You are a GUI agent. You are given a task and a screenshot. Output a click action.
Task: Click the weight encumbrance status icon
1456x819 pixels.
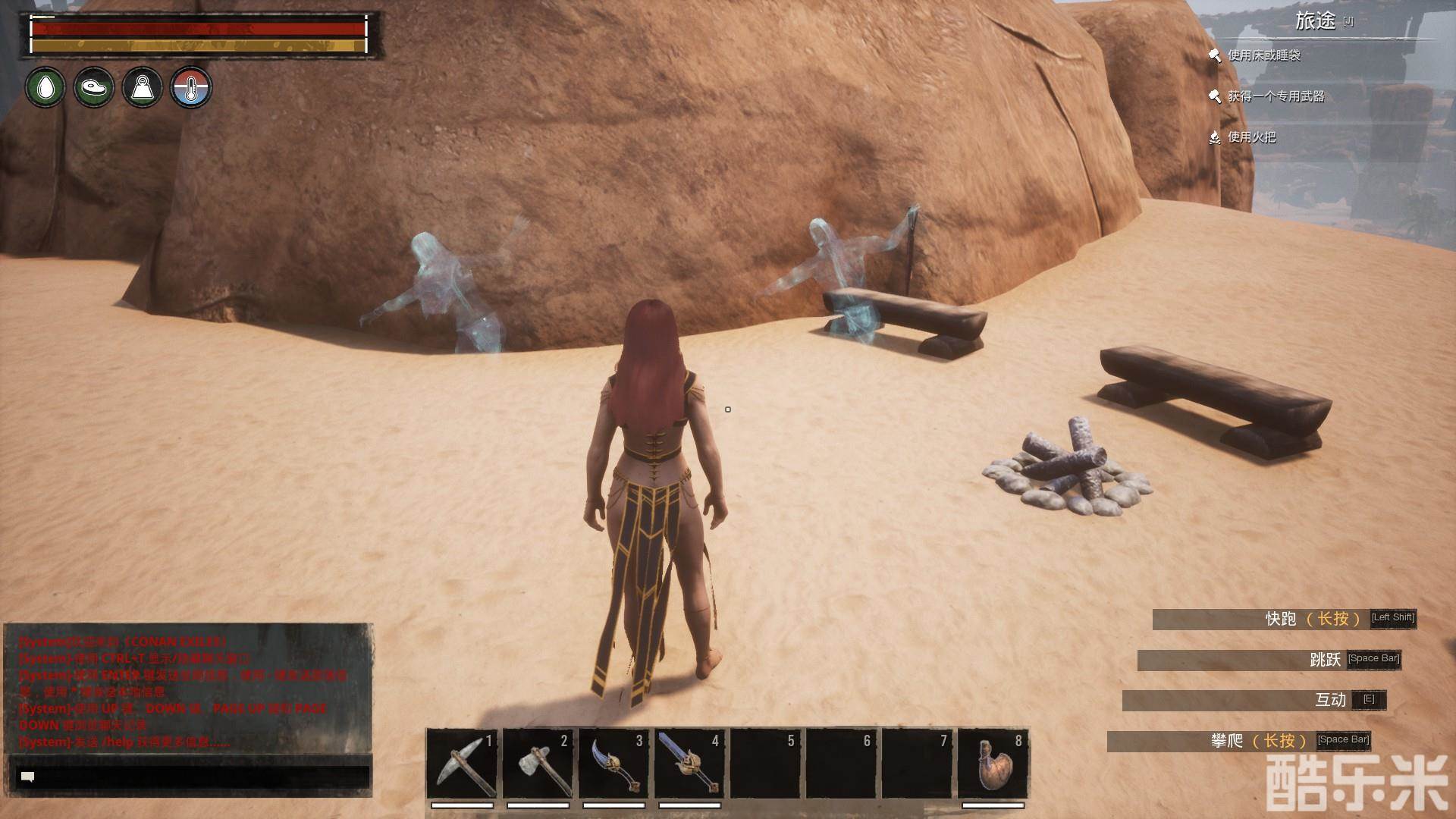click(x=143, y=88)
